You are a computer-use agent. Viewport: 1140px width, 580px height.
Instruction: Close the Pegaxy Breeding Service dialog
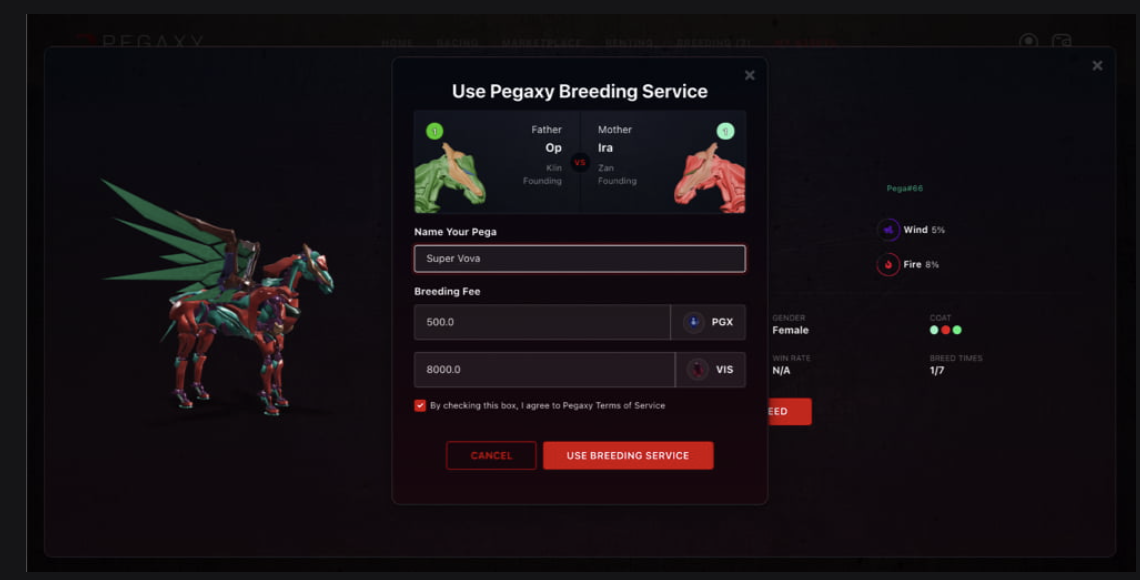[750, 75]
